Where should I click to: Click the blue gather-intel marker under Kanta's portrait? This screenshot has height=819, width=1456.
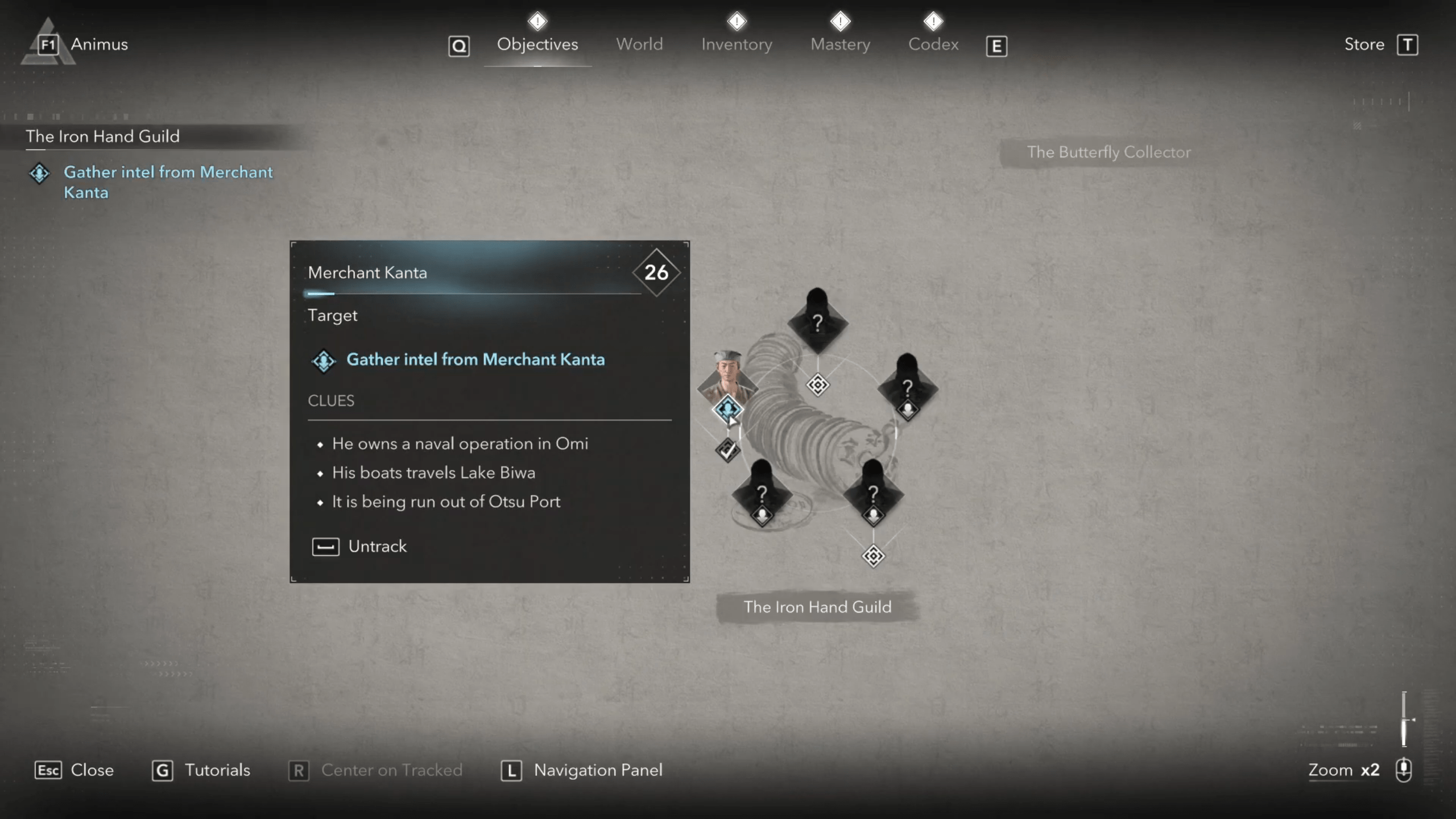729,408
